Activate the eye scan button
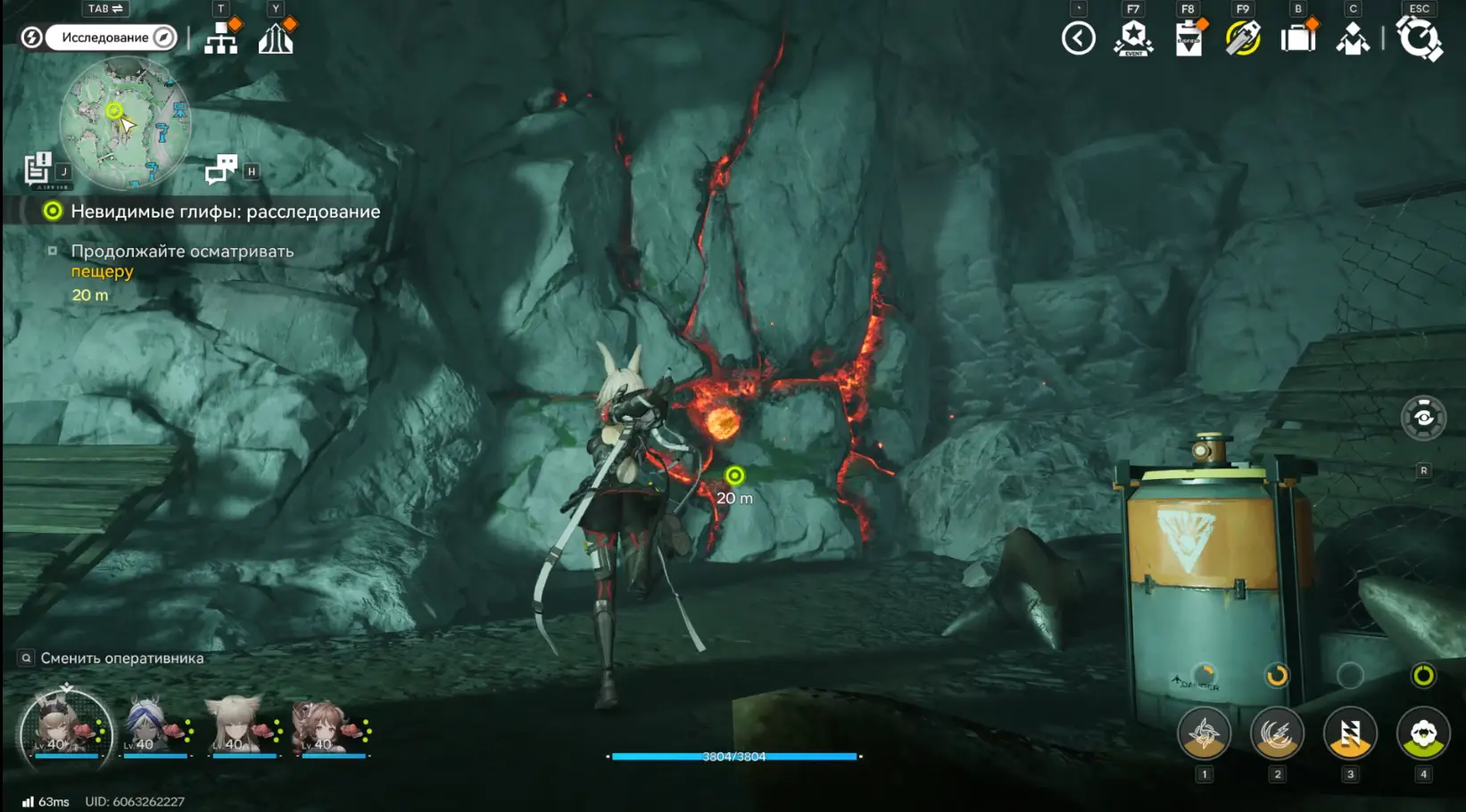The height and width of the screenshot is (812, 1466). [1423, 418]
